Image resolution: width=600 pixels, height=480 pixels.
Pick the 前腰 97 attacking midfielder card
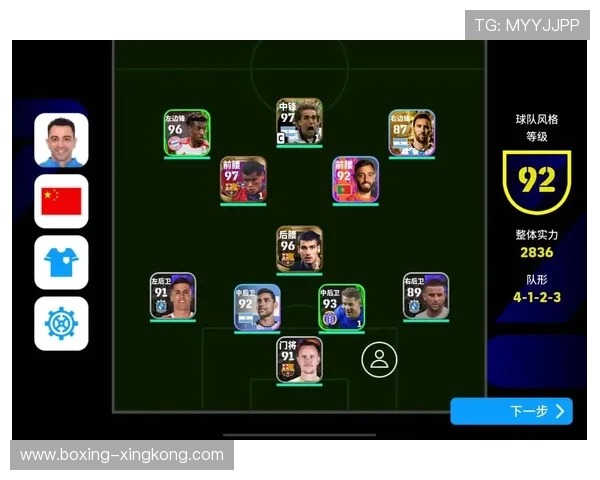243,180
